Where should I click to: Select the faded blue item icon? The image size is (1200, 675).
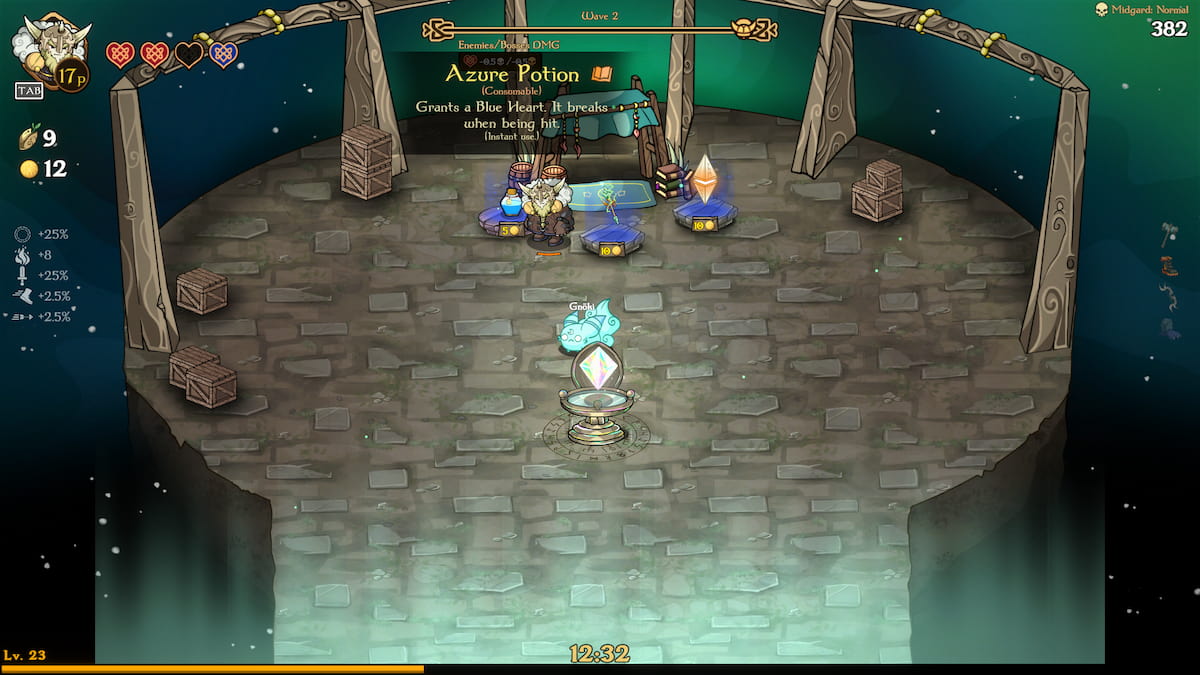(1170, 328)
